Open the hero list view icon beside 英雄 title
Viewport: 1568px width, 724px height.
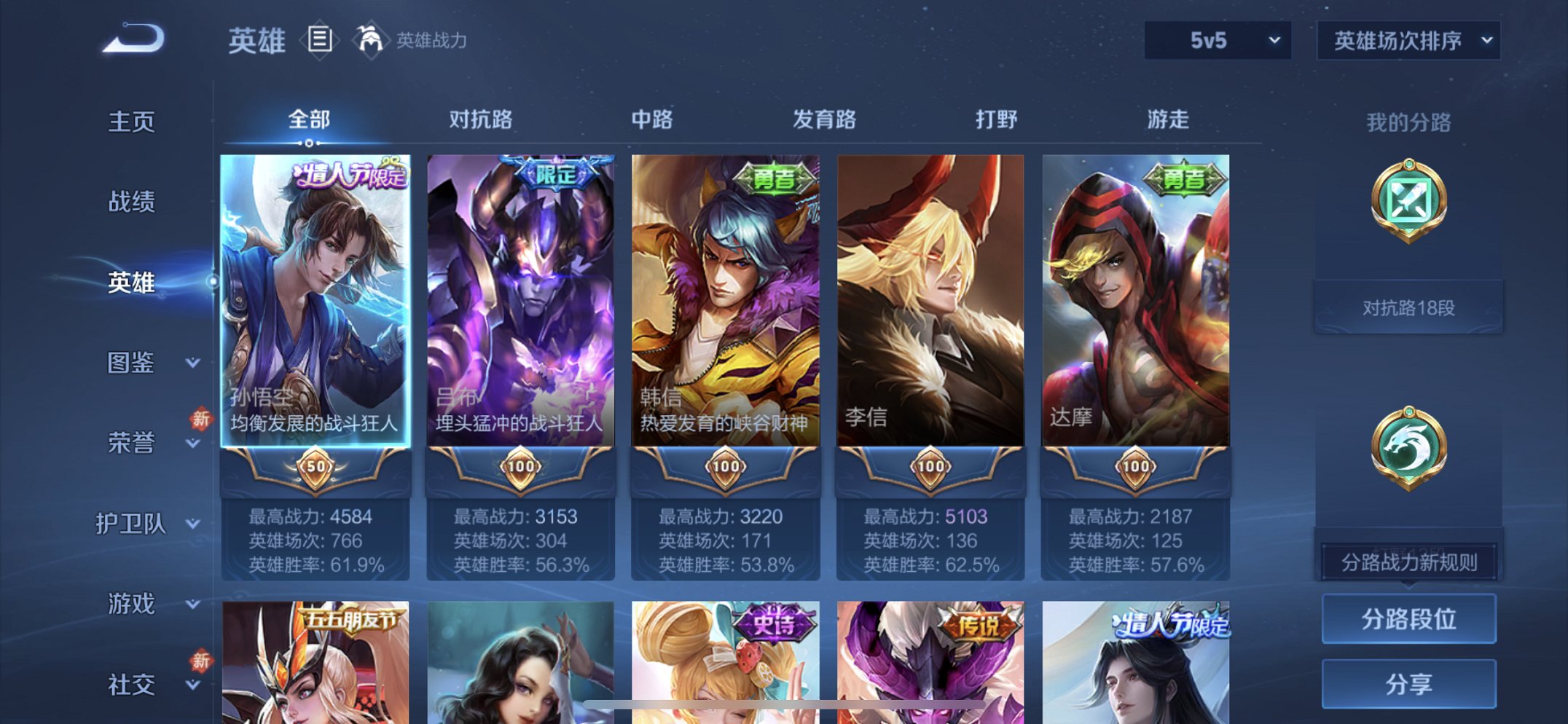[321, 40]
